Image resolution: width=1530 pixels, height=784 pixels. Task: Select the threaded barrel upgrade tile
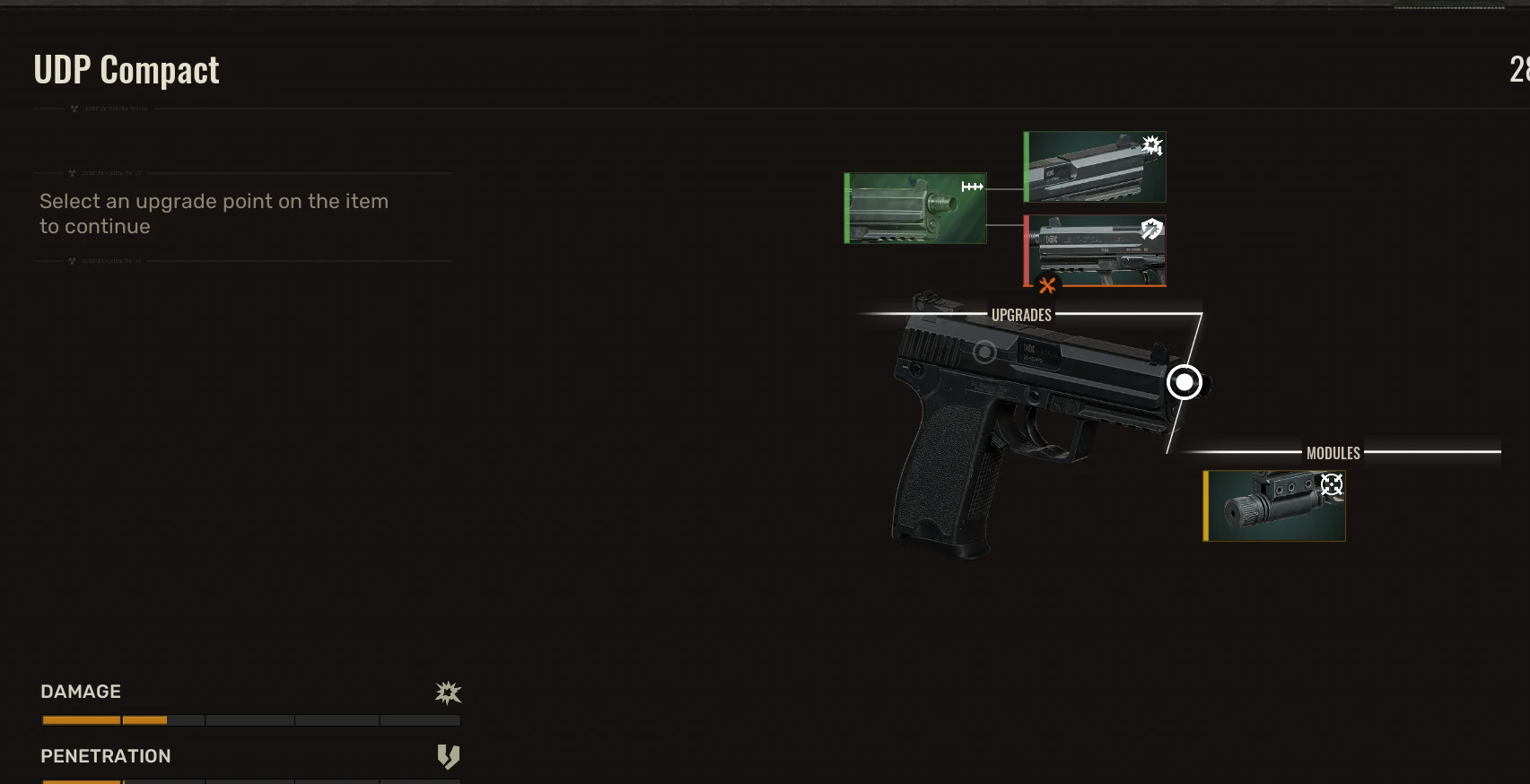(x=915, y=208)
